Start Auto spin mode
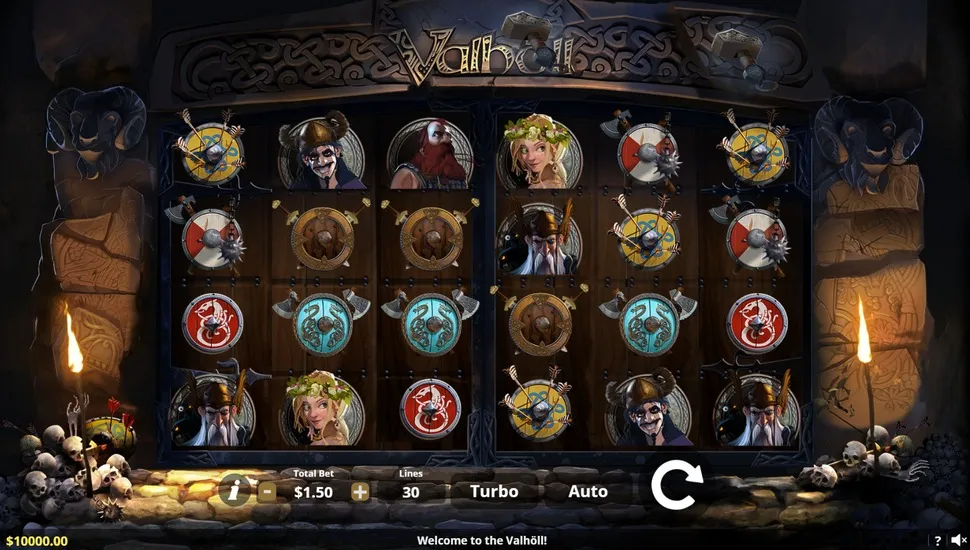 (588, 491)
